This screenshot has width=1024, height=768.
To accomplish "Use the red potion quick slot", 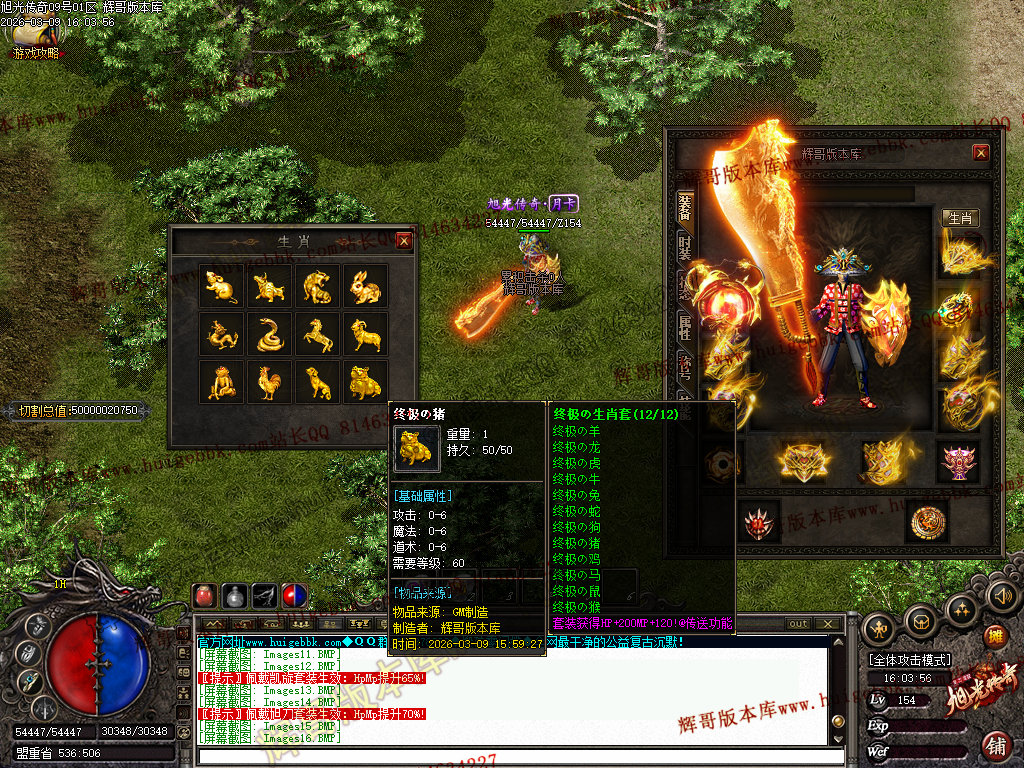I will 205,596.
